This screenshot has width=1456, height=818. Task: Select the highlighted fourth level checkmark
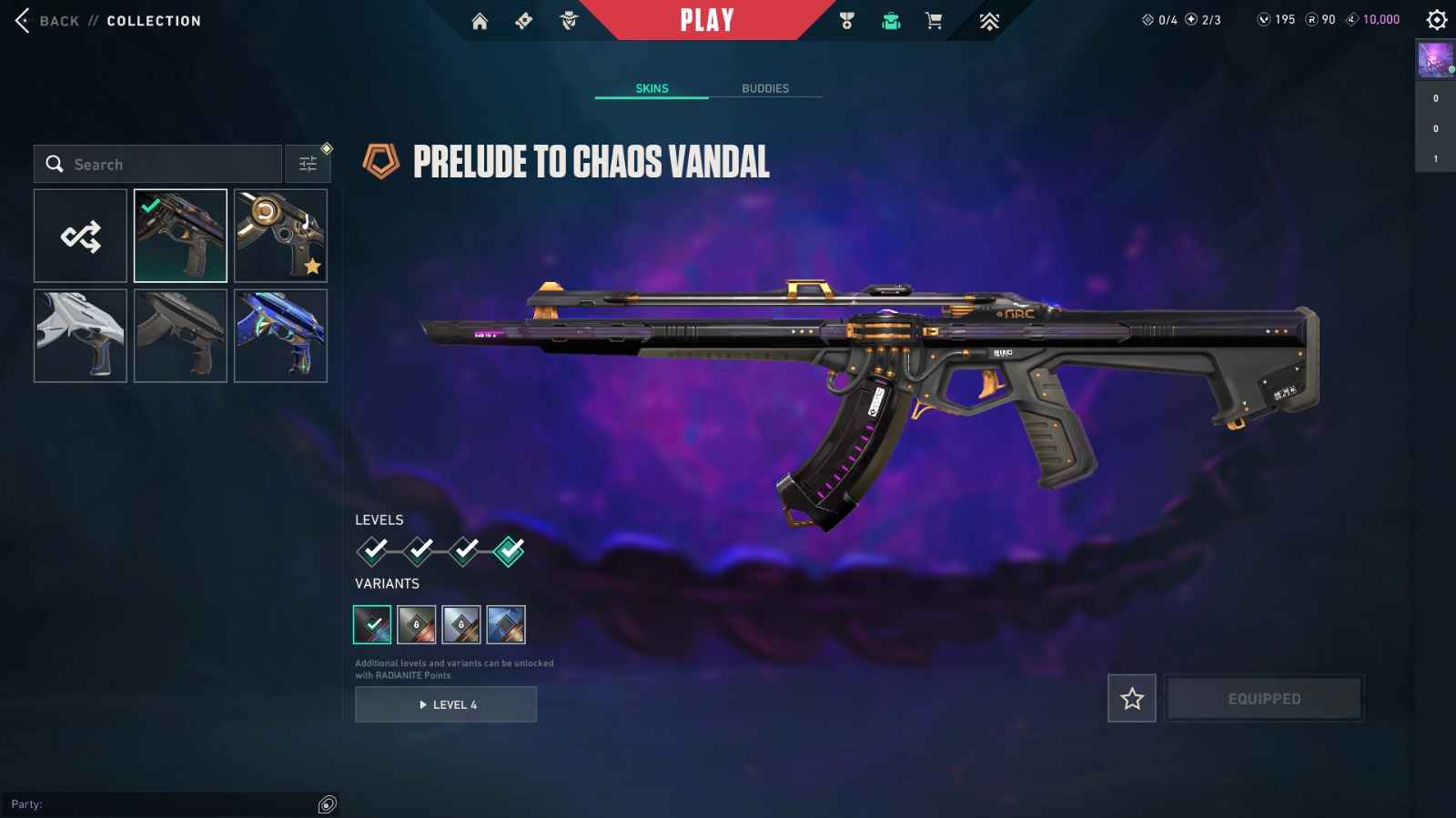pos(509,550)
